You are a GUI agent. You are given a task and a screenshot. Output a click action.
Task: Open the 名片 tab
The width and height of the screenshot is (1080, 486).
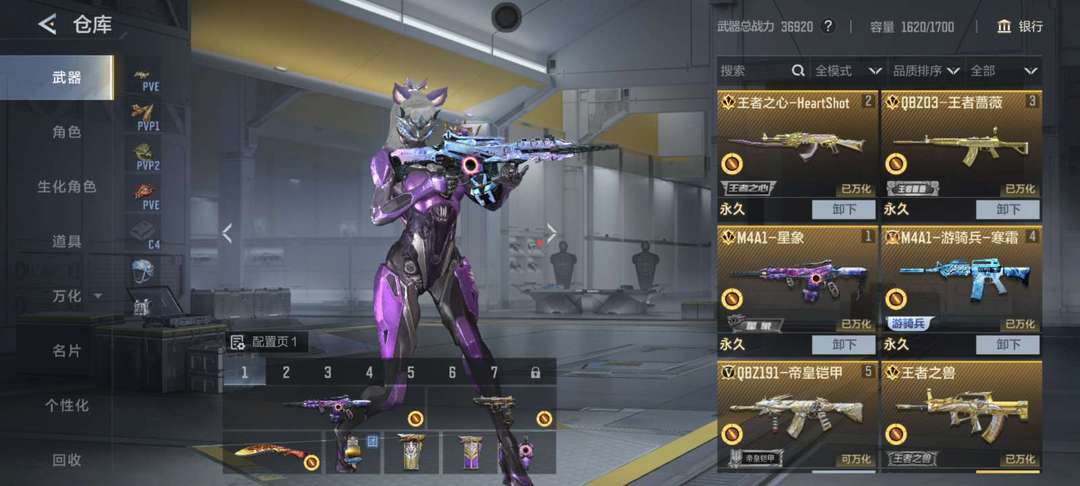66,351
